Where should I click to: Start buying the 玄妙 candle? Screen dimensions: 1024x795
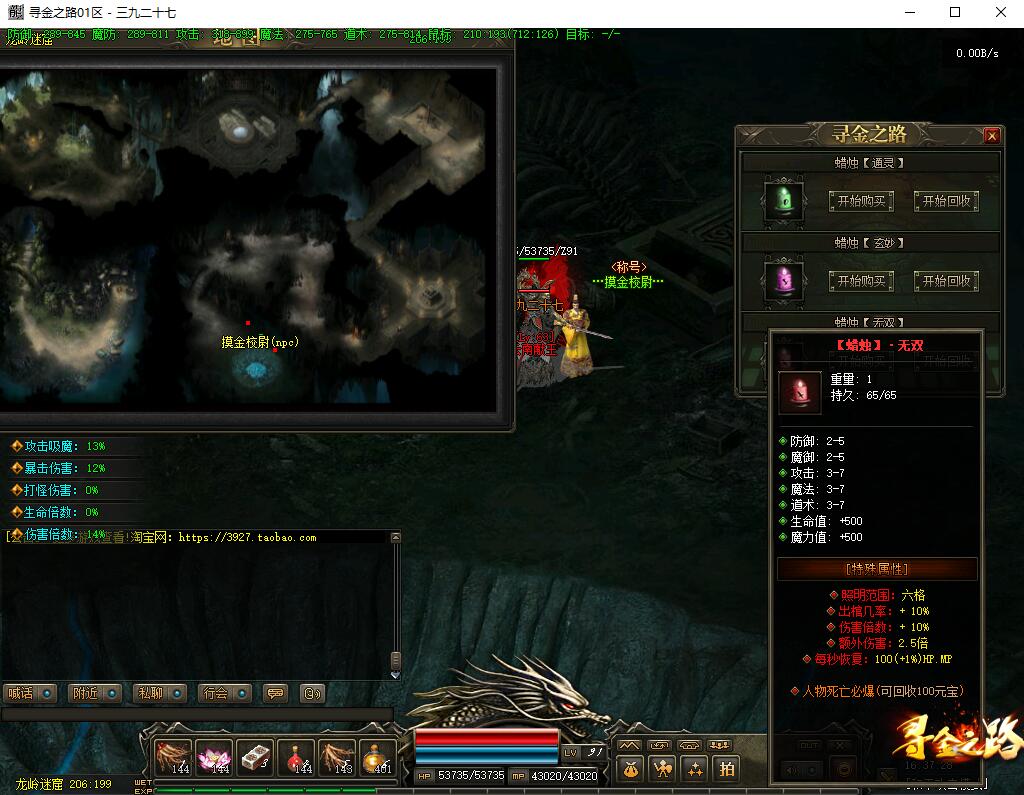coord(860,281)
